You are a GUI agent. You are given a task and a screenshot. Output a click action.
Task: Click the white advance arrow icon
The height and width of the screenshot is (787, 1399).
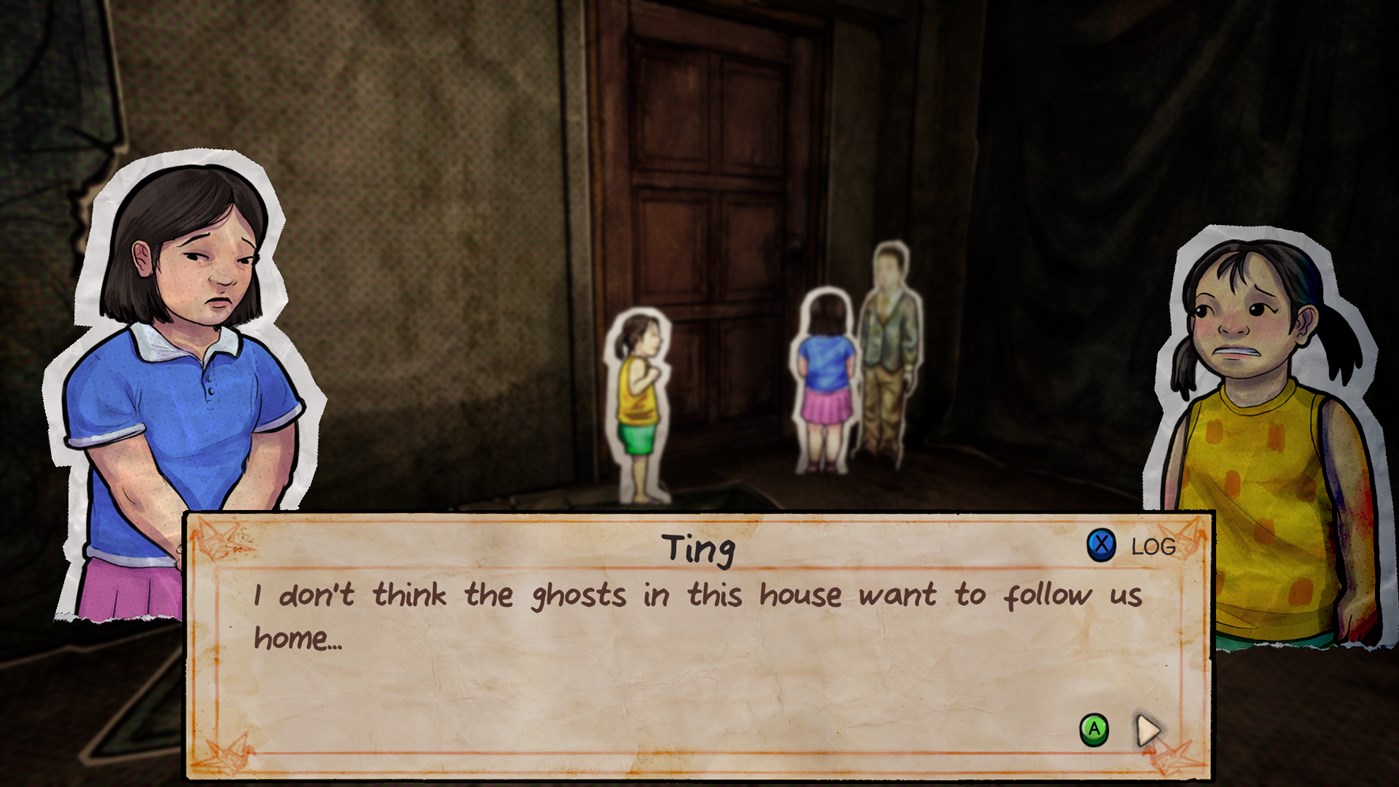click(1145, 730)
